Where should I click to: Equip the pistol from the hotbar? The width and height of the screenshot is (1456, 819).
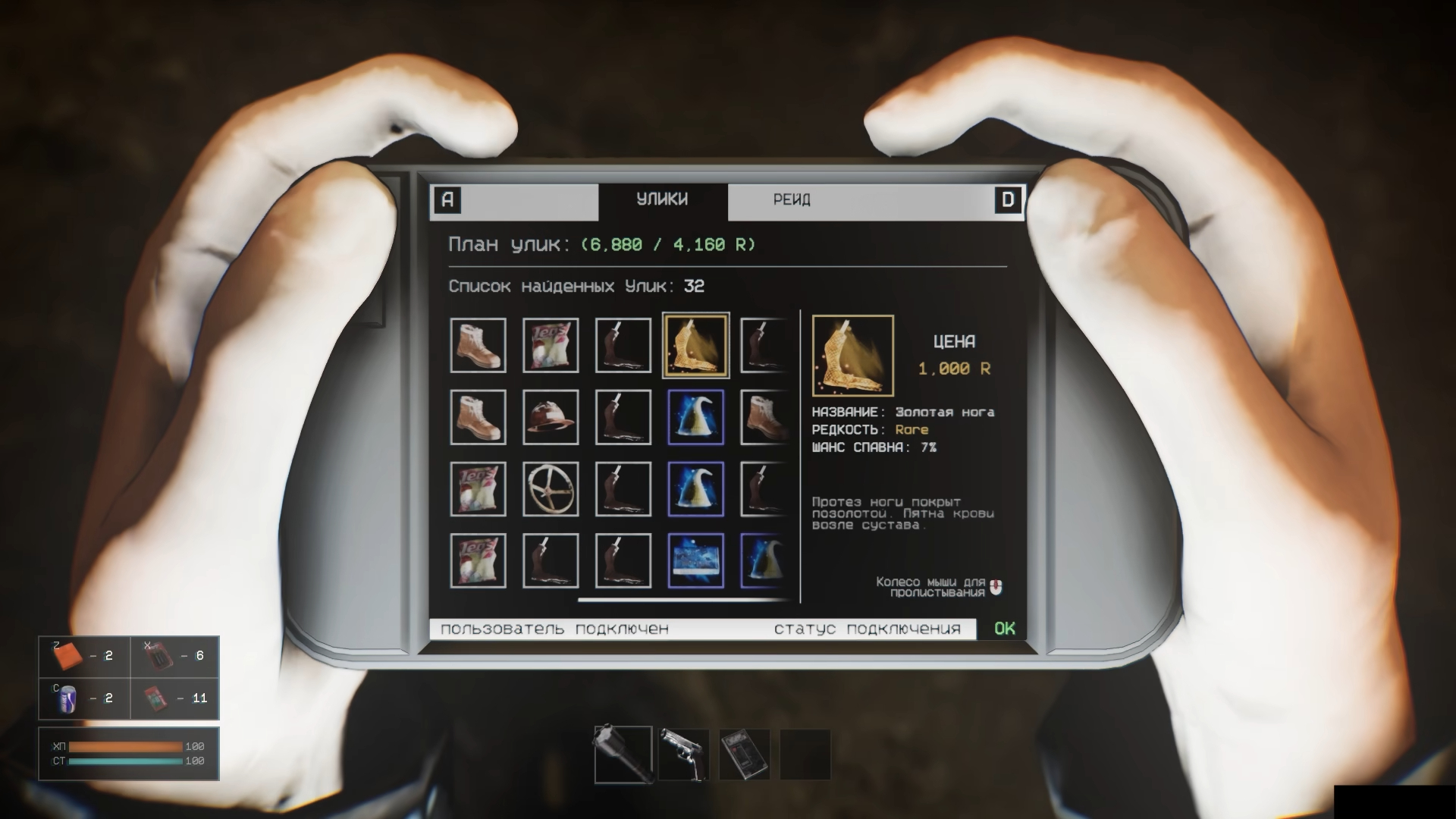(x=684, y=755)
